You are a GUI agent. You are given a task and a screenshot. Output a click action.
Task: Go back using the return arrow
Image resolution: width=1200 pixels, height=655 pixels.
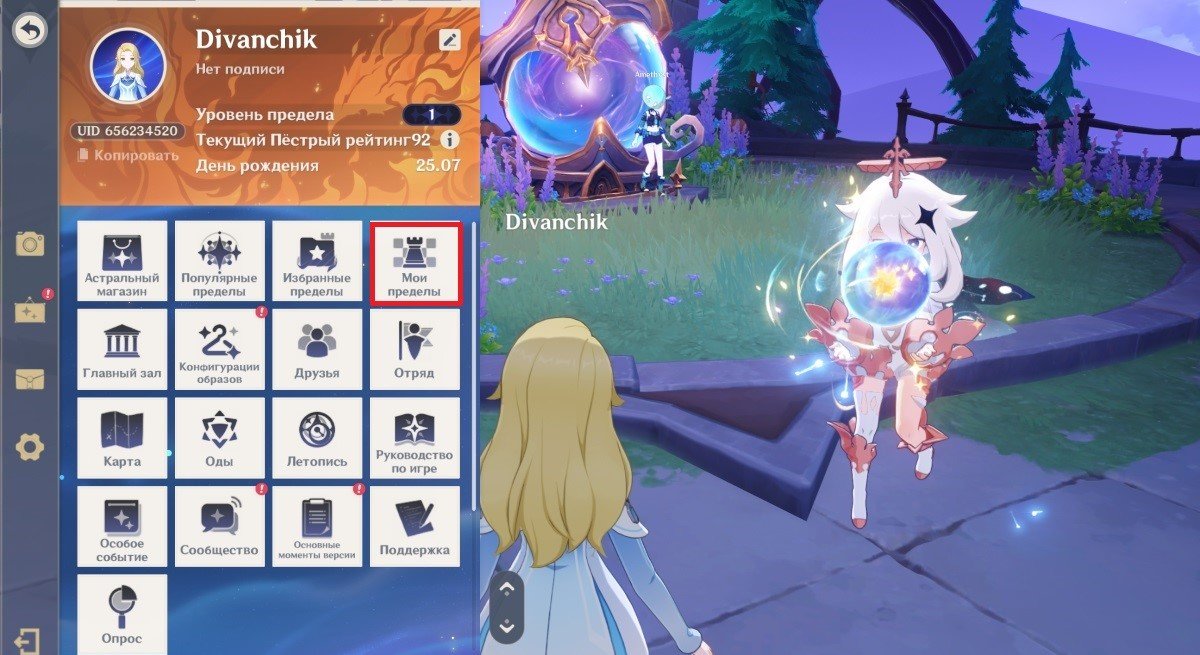point(30,31)
